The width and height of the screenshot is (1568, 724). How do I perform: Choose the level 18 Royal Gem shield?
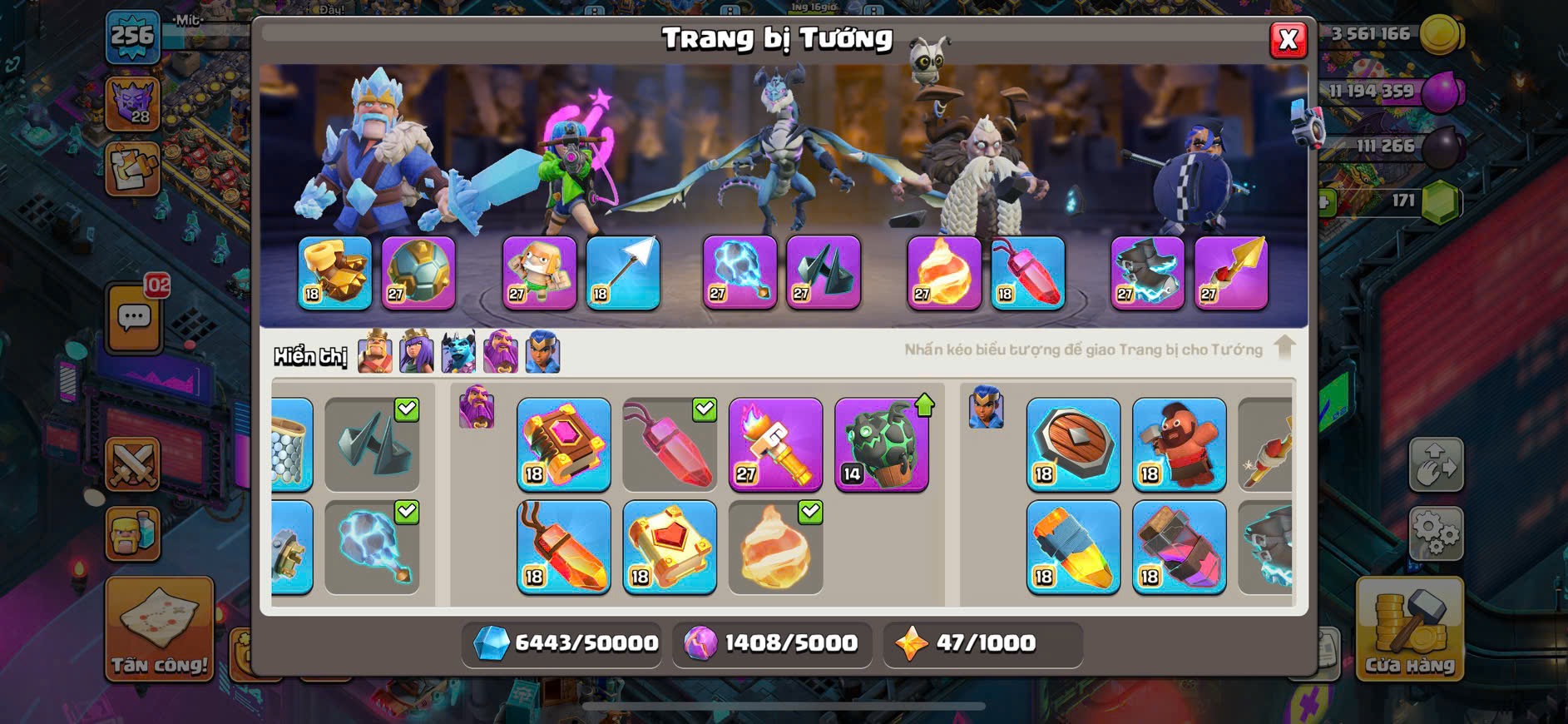click(1073, 444)
